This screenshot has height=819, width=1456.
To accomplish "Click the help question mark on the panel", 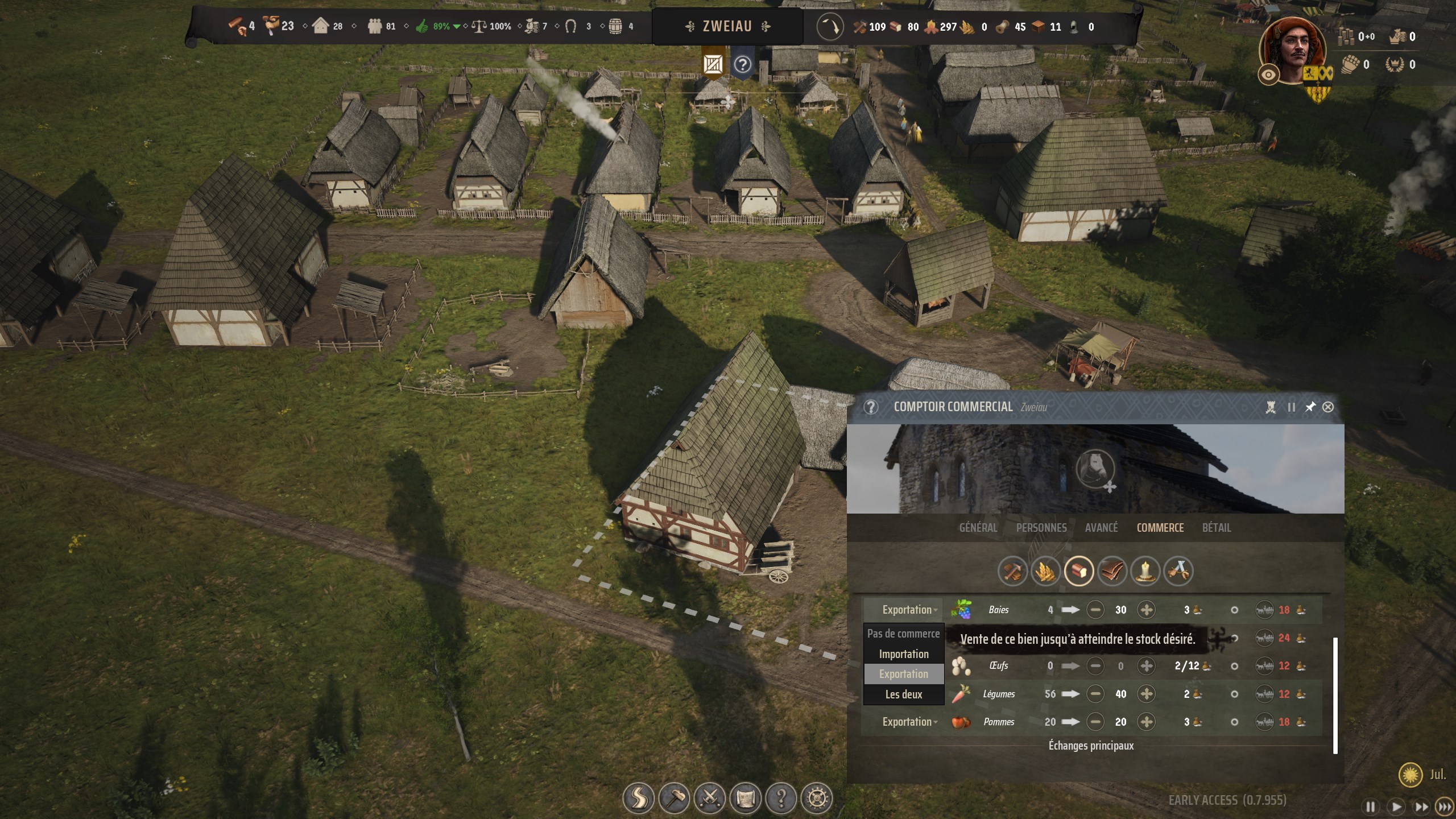I will pyautogui.click(x=871, y=407).
